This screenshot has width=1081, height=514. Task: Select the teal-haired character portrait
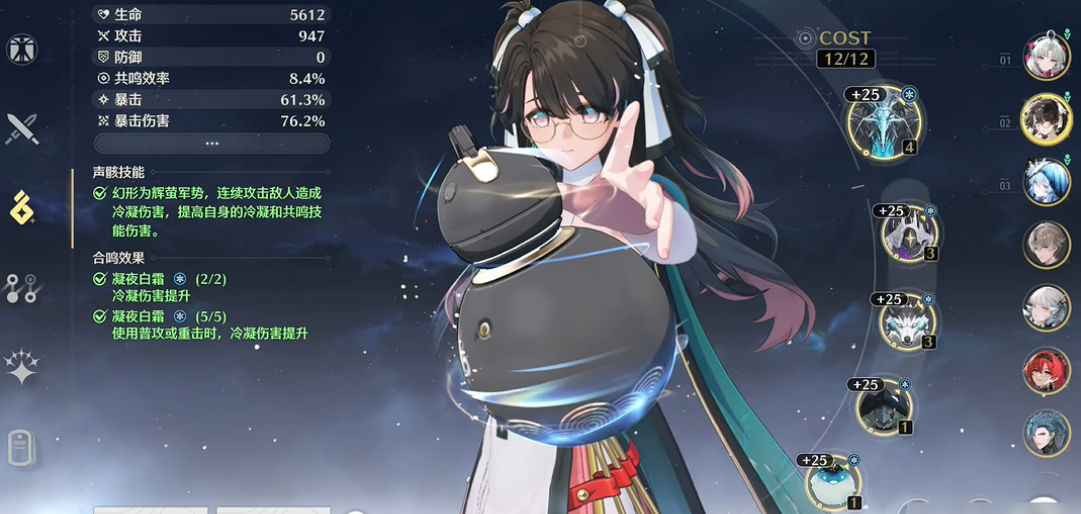point(1046,433)
